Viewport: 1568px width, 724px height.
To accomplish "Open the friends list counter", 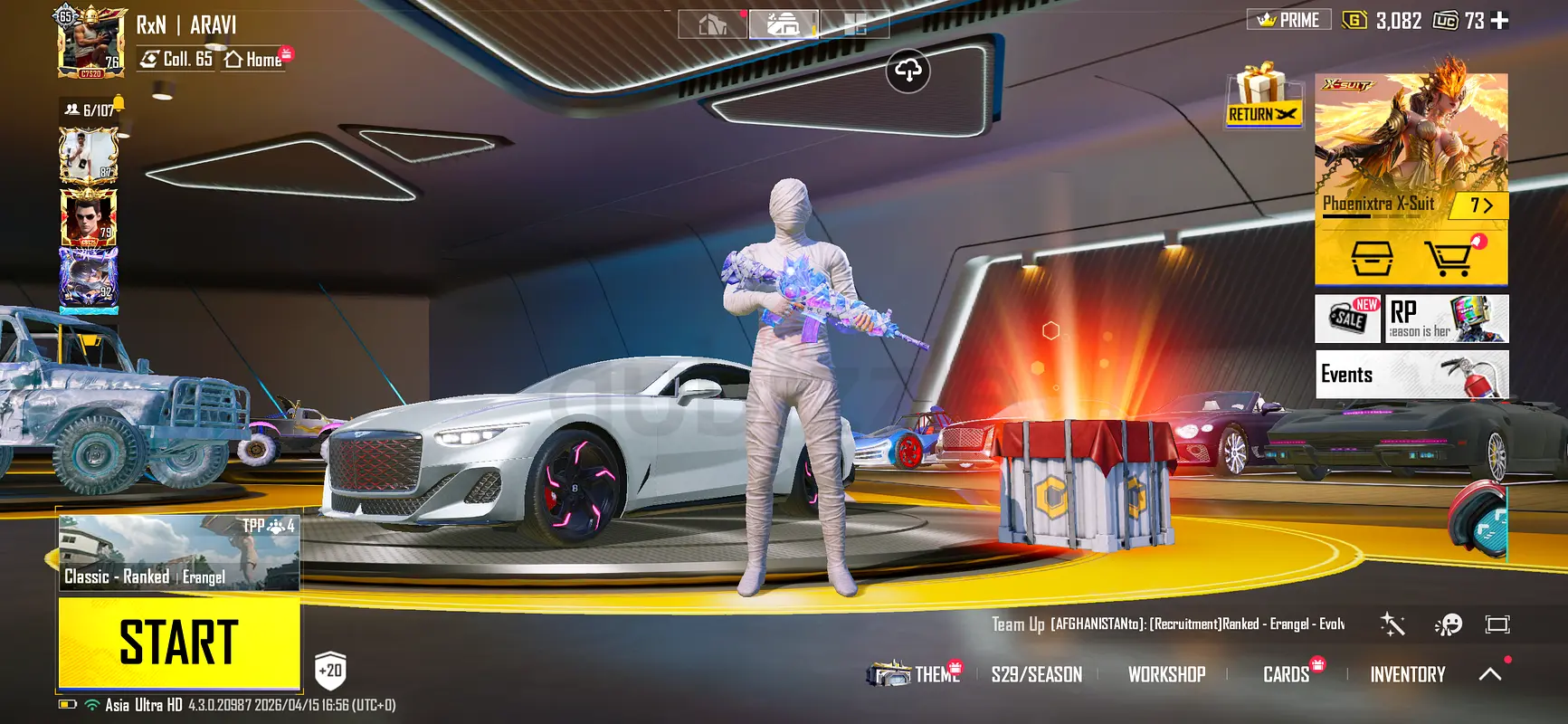I will pos(90,110).
